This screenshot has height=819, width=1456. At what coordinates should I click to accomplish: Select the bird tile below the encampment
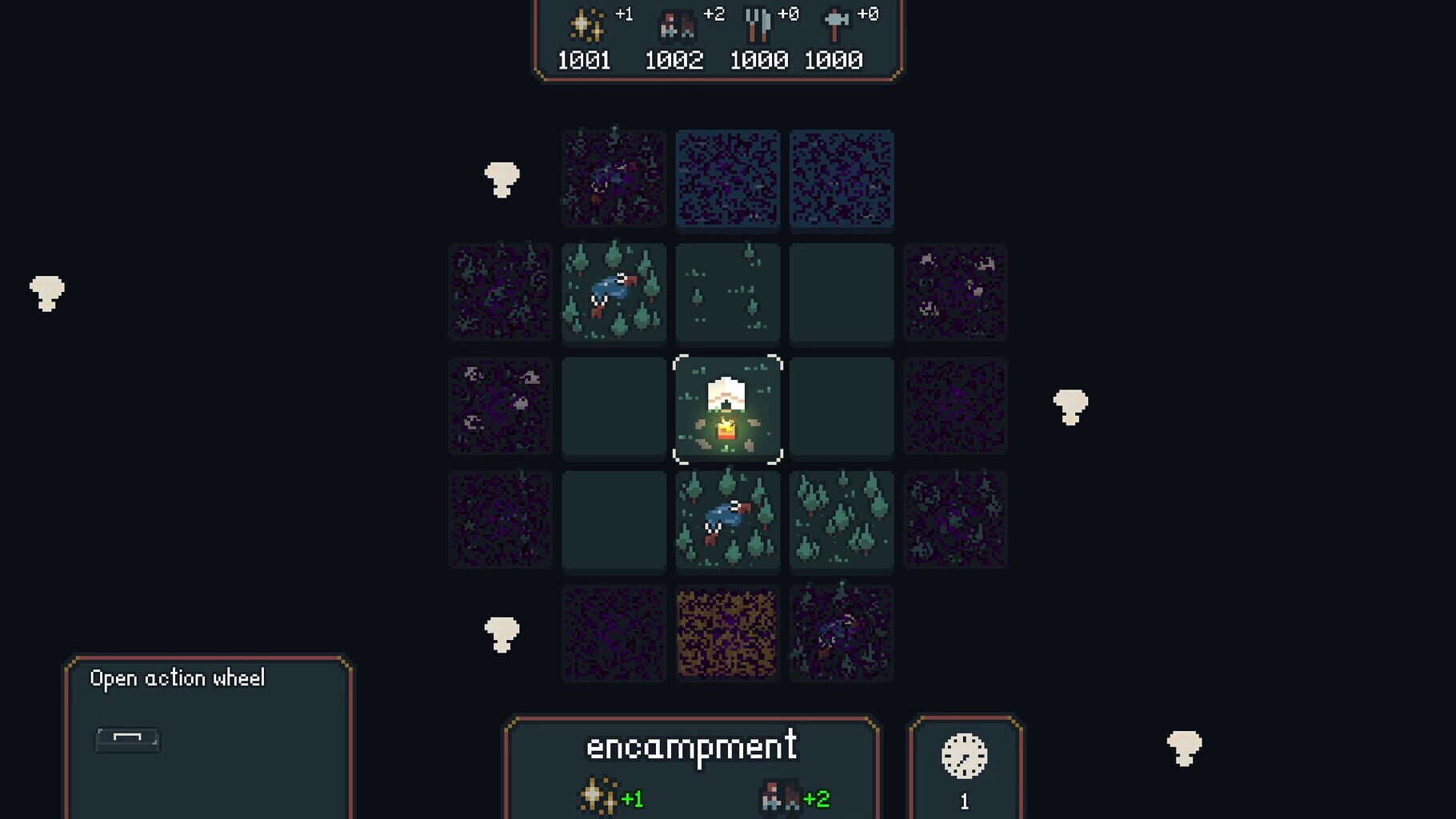pyautogui.click(x=727, y=521)
